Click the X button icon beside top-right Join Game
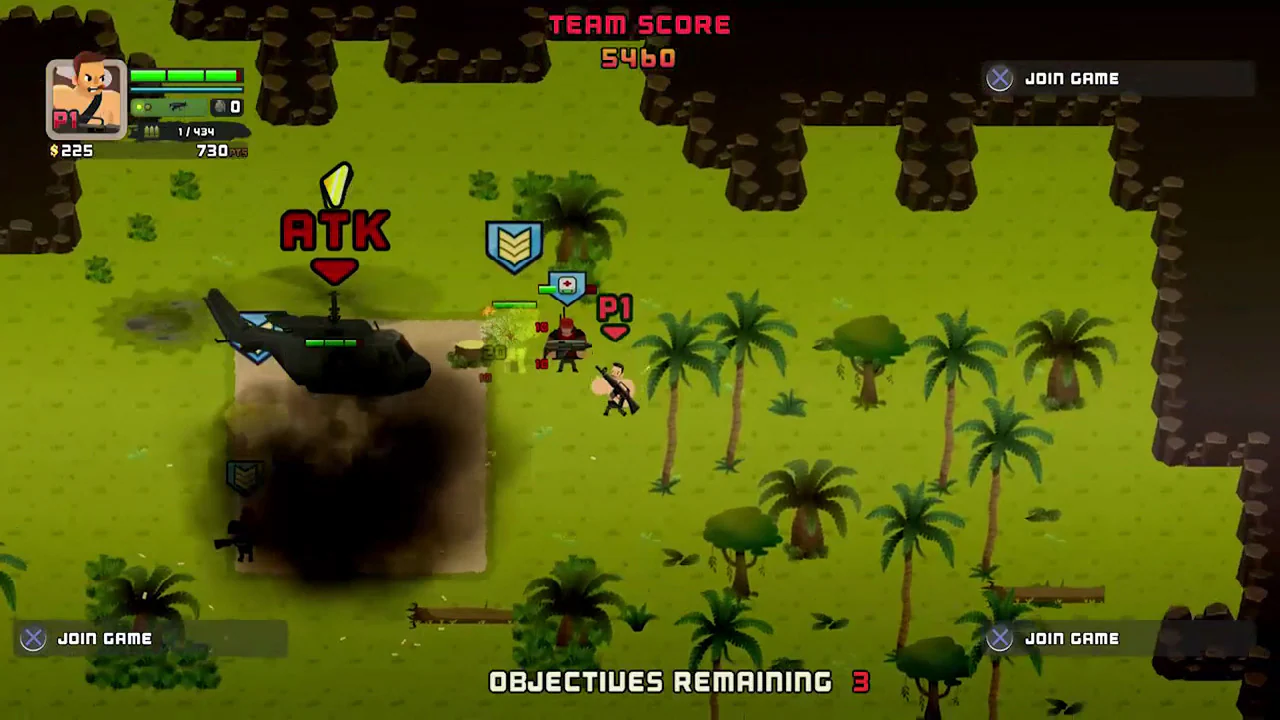 (x=999, y=78)
